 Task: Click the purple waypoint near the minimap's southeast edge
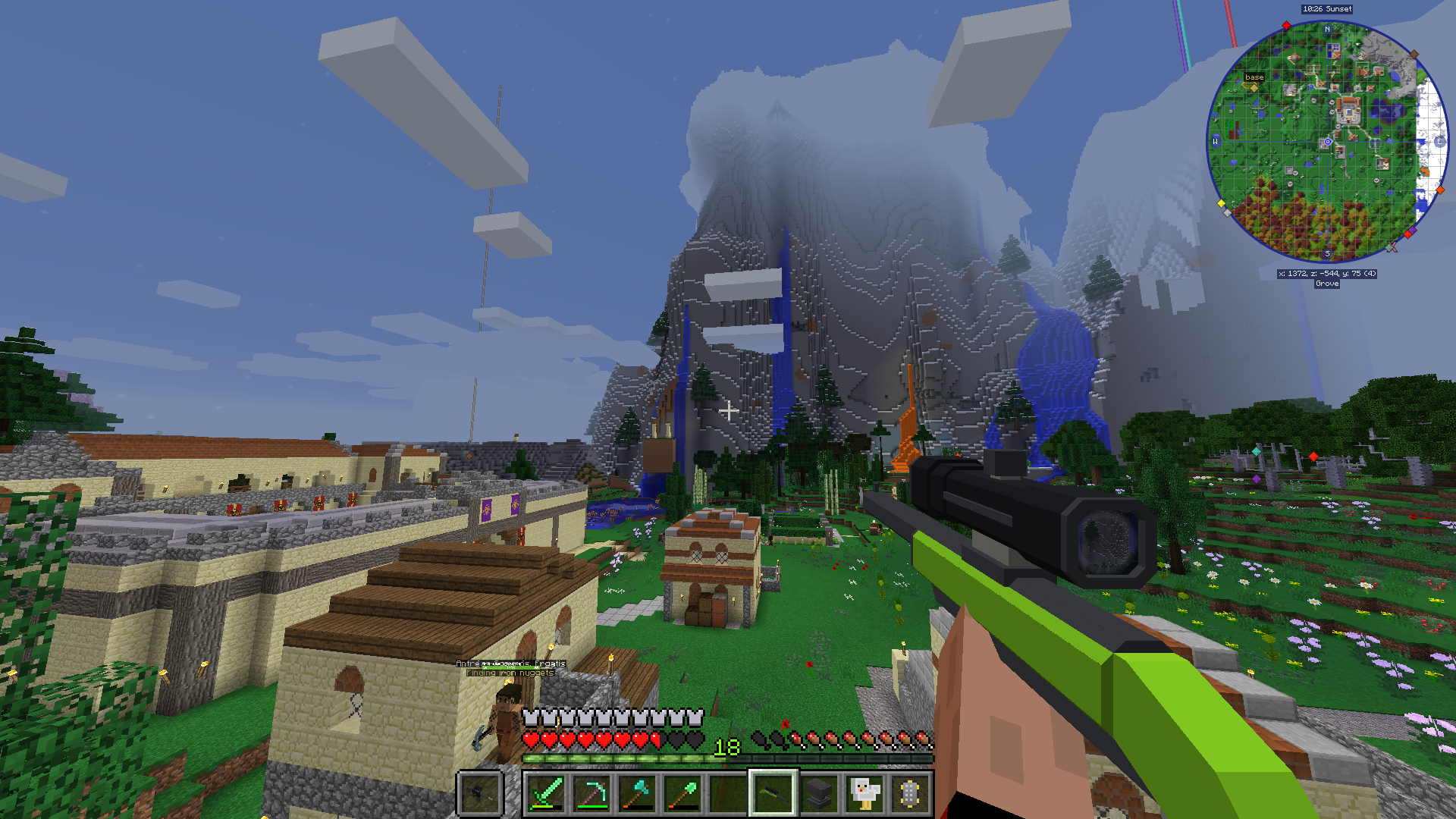click(x=1413, y=229)
